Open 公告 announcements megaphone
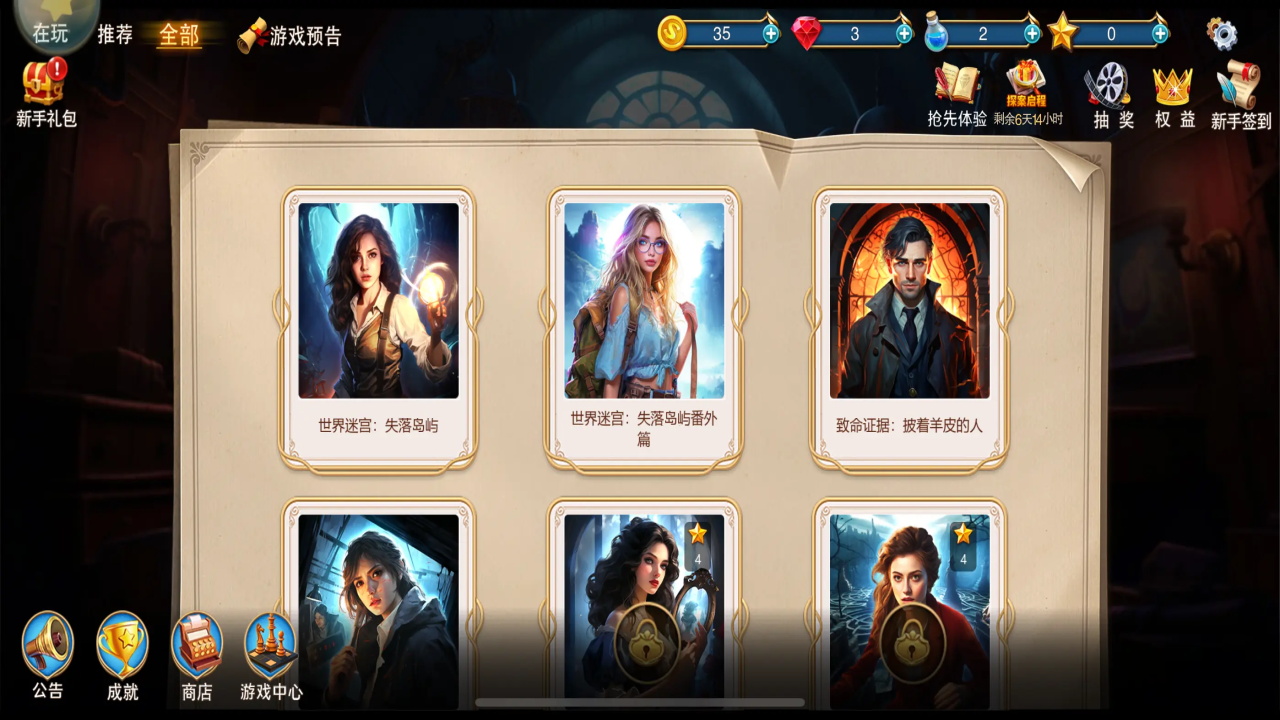The height and width of the screenshot is (720, 1280). pos(48,655)
